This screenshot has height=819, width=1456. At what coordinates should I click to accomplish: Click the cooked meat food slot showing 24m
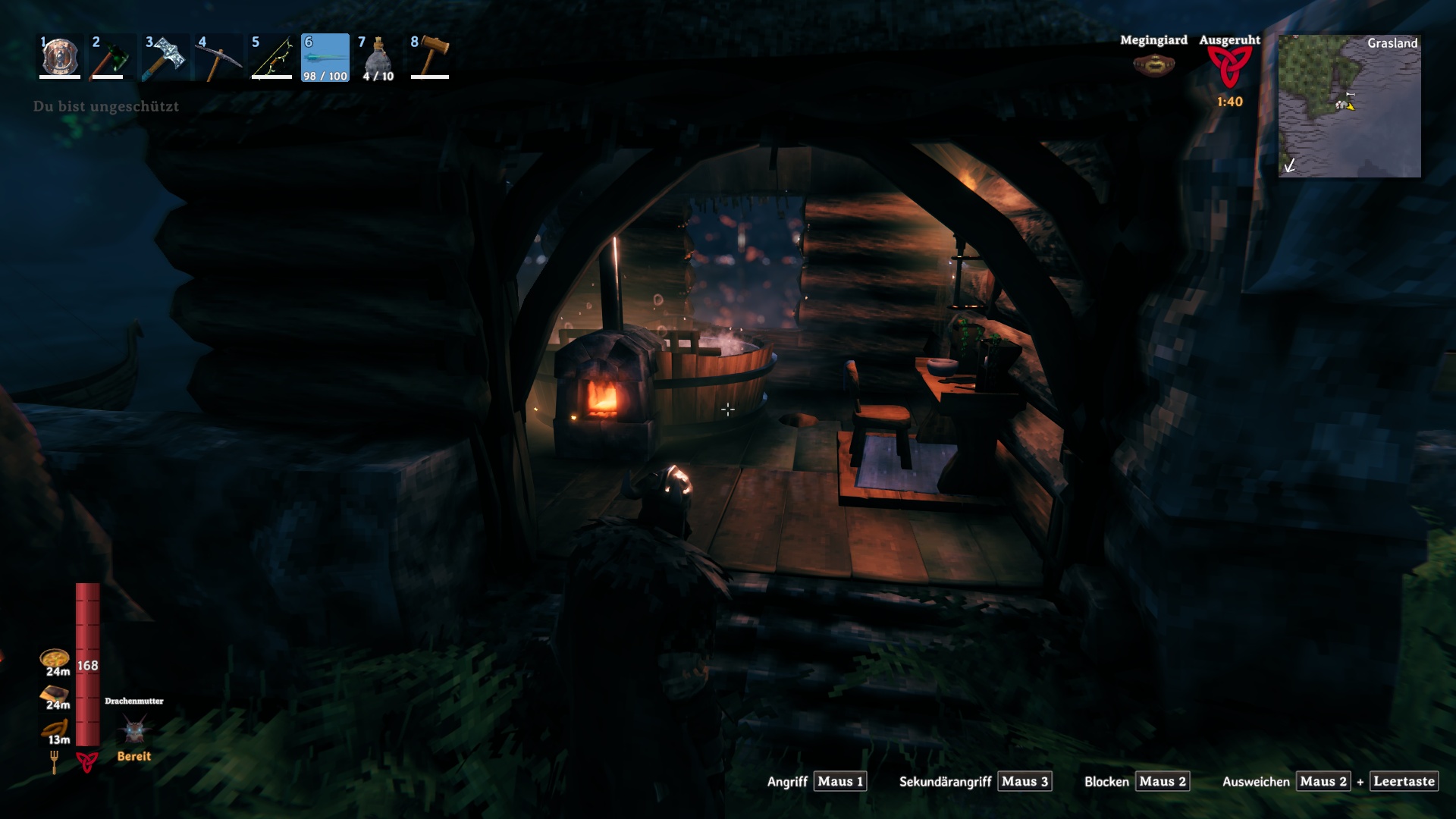coord(53,692)
